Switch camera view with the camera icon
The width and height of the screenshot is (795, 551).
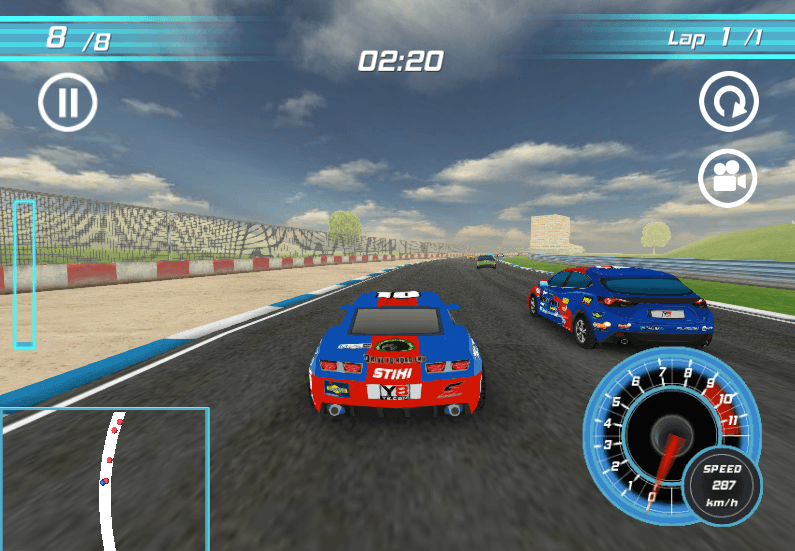(727, 179)
